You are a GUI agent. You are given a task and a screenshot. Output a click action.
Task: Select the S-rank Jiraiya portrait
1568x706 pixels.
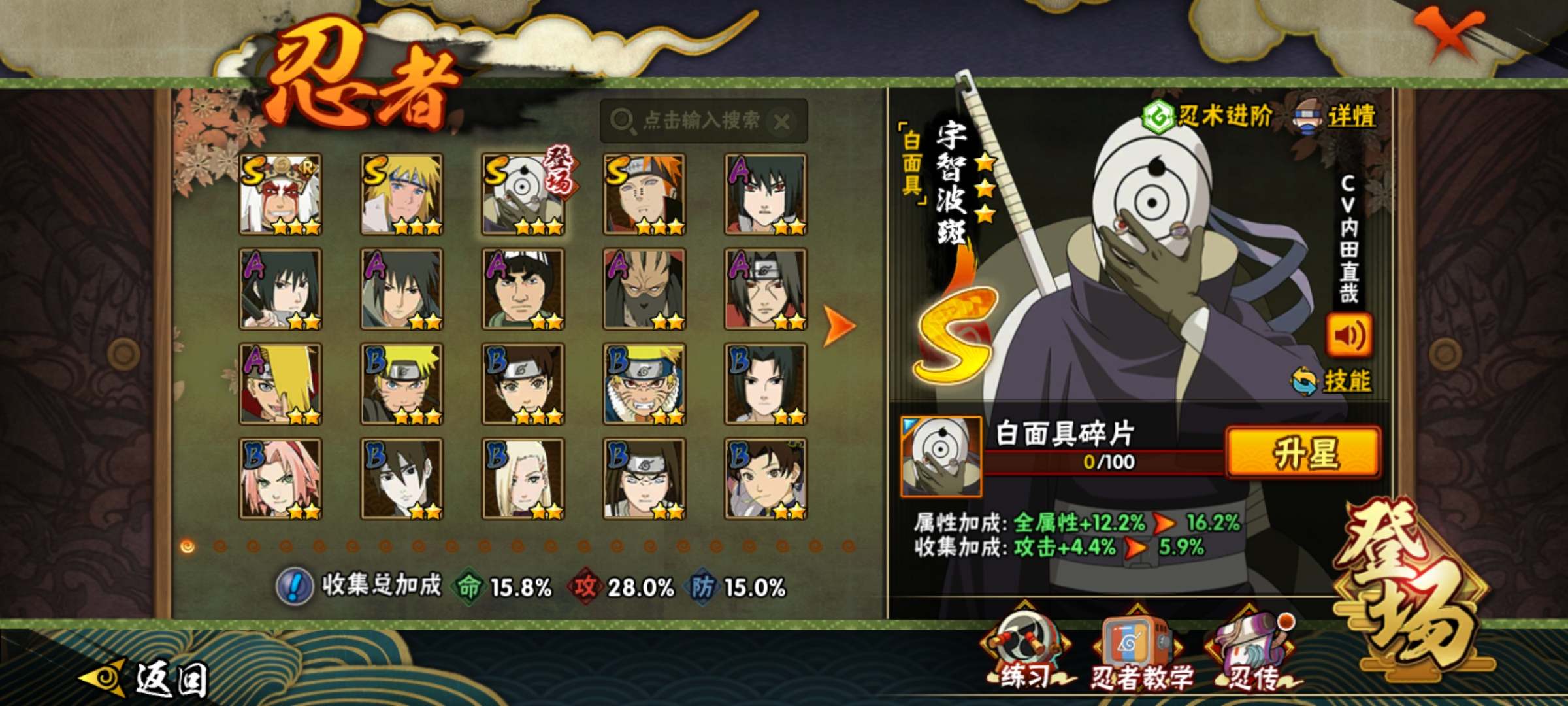click(x=280, y=194)
